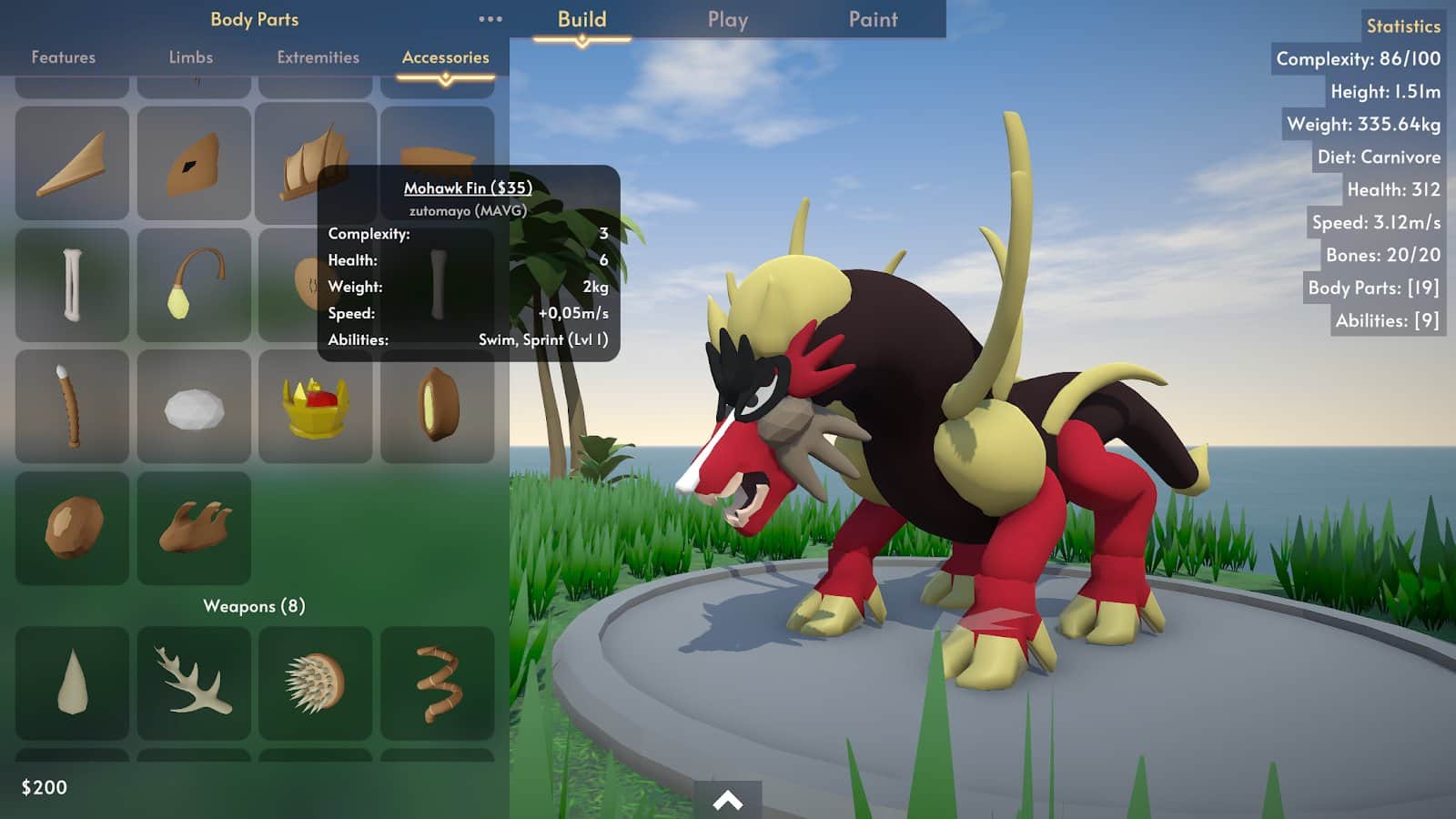Select the white wool clump accessory
This screenshot has height=819, width=1456.
pyautogui.click(x=194, y=406)
